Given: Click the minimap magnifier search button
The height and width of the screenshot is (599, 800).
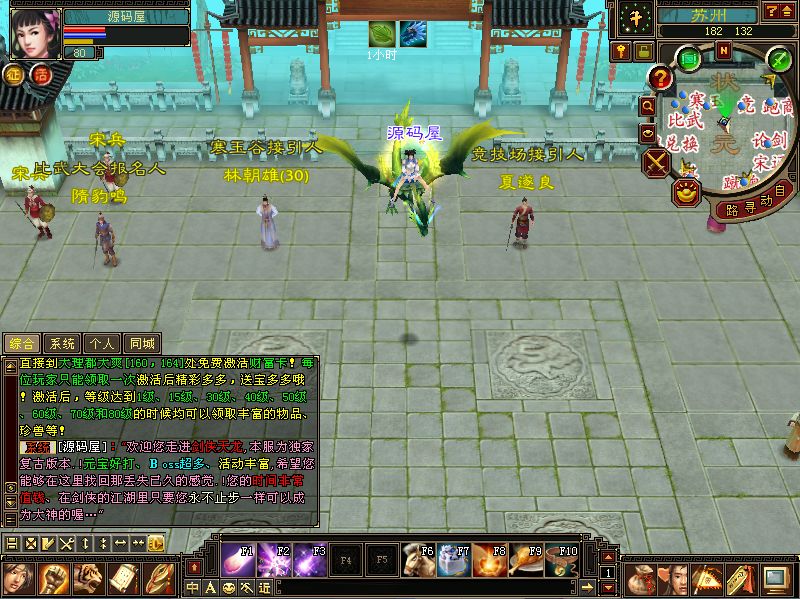Looking at the screenshot, I should click(648, 105).
